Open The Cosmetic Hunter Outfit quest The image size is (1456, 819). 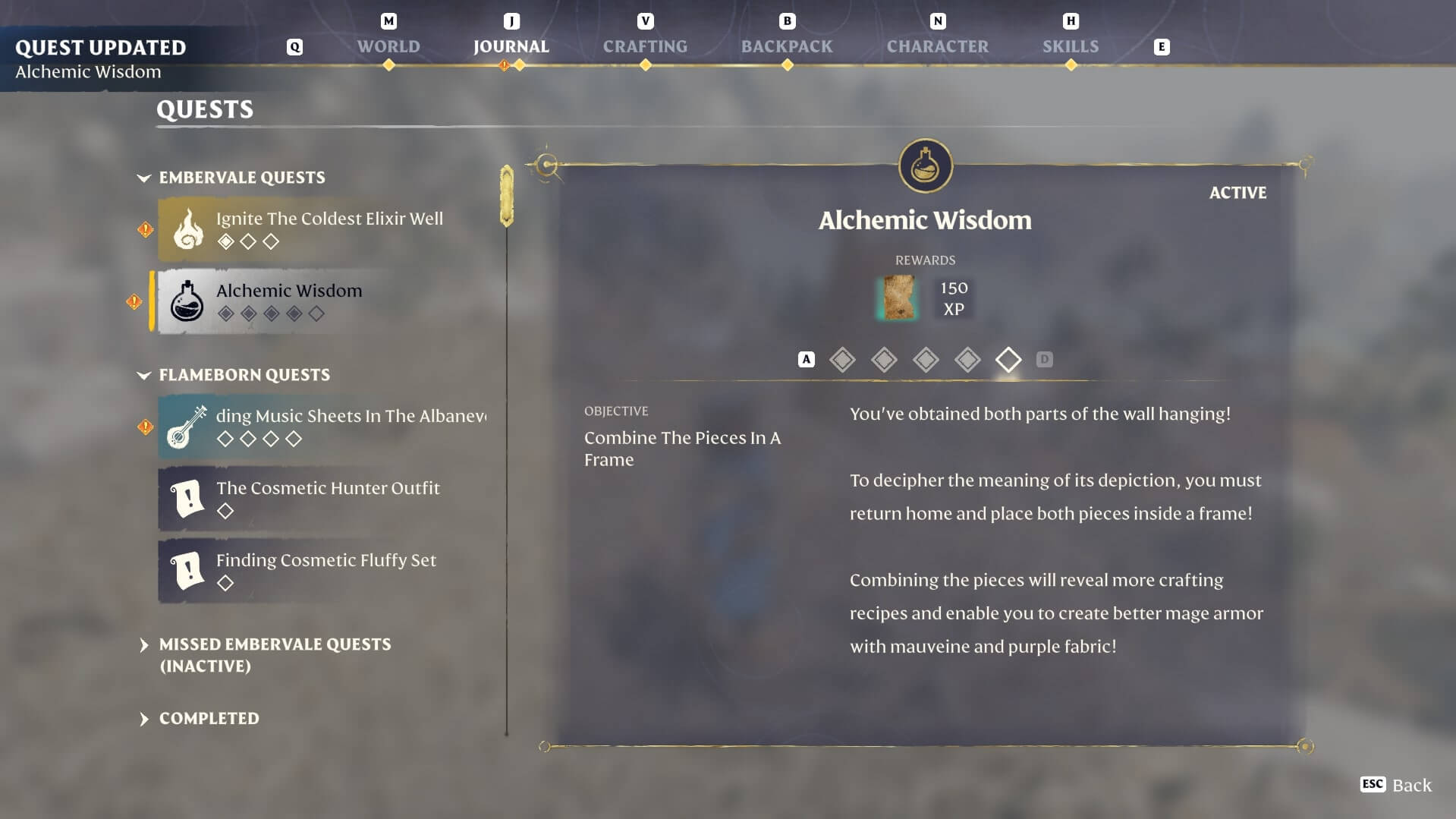tap(326, 498)
